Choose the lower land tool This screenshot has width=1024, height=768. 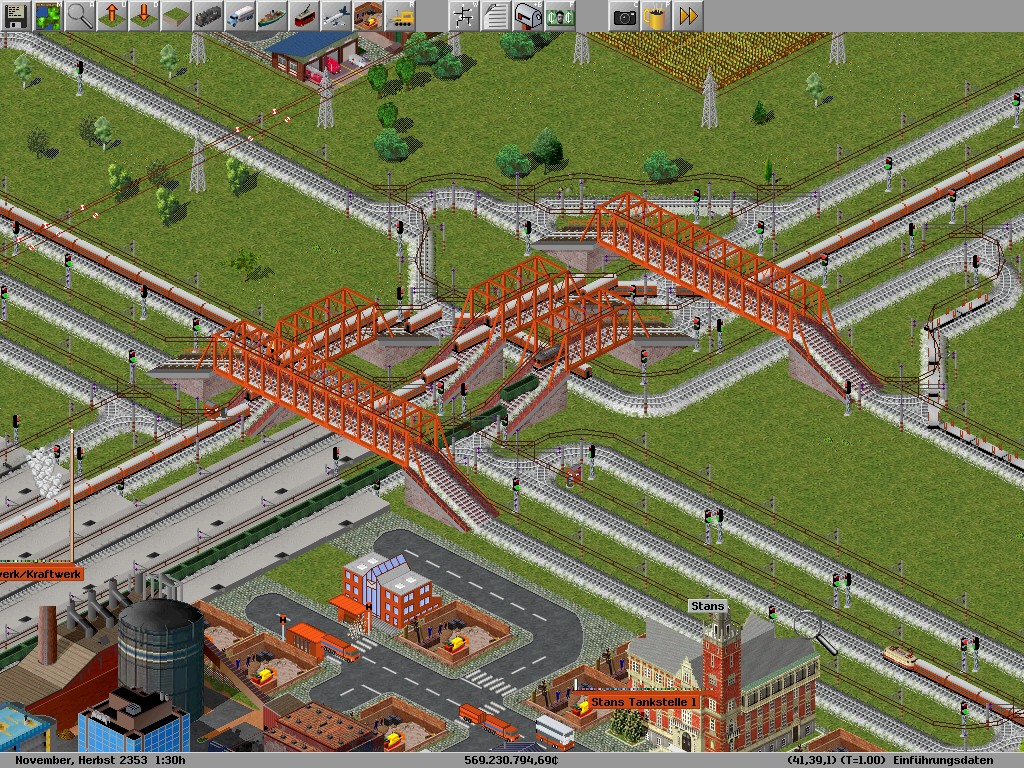(x=144, y=16)
